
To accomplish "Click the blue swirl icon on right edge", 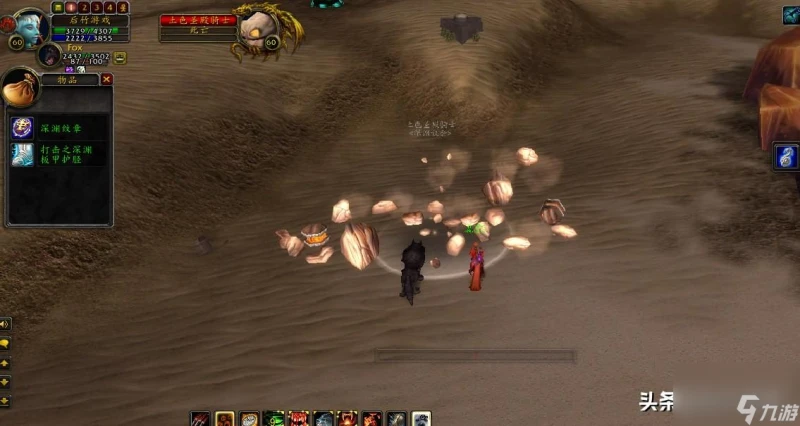I will pyautogui.click(x=787, y=157).
